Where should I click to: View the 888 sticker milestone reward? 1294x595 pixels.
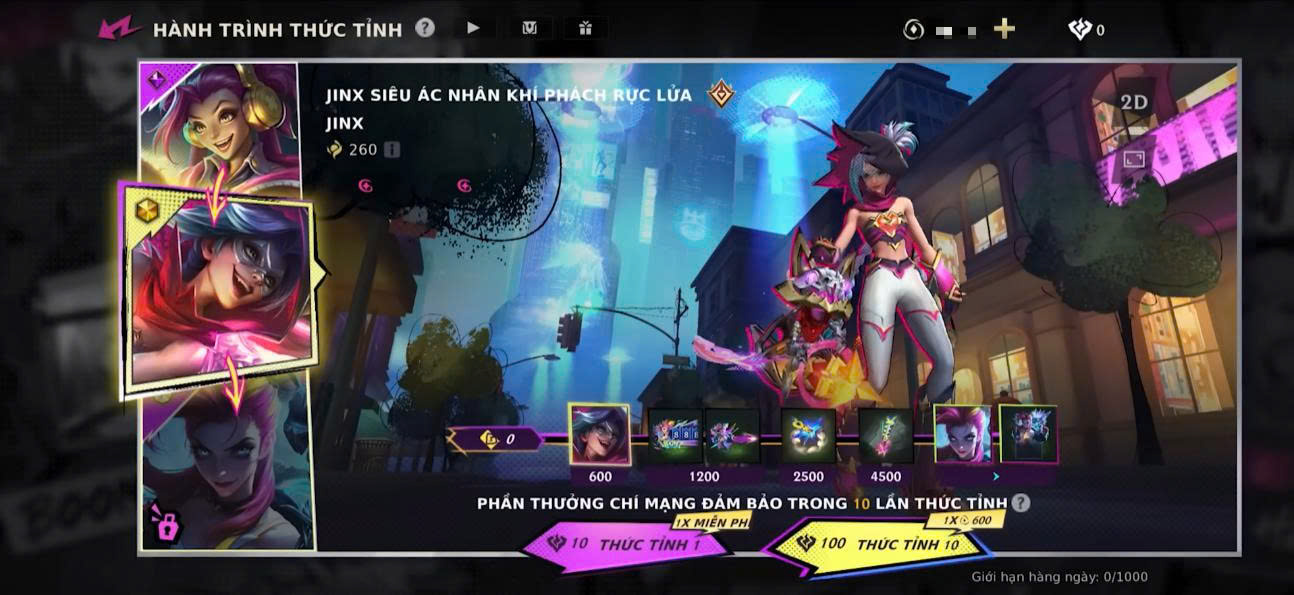click(675, 436)
